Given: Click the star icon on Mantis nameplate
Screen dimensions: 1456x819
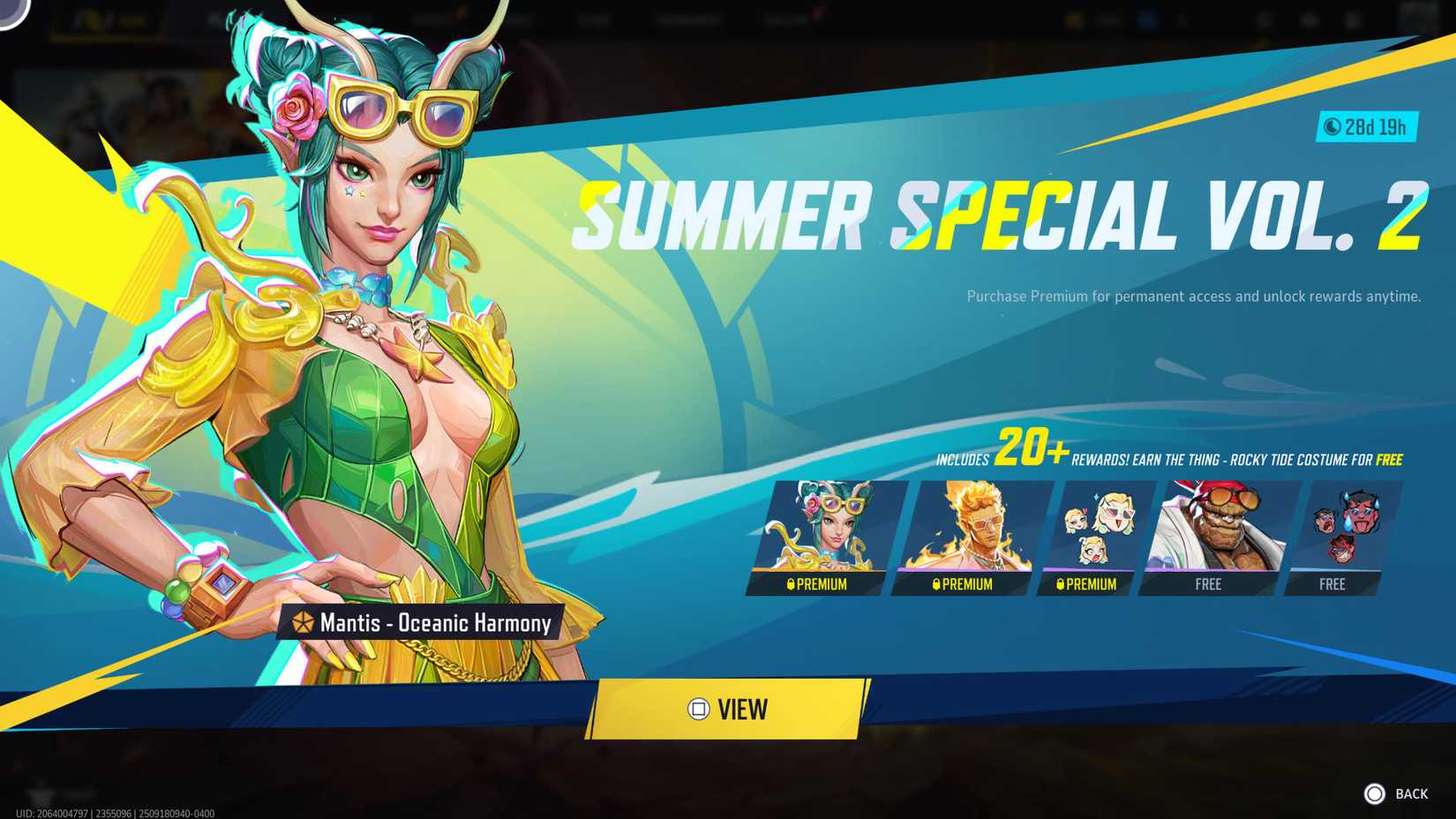Looking at the screenshot, I should tap(304, 623).
